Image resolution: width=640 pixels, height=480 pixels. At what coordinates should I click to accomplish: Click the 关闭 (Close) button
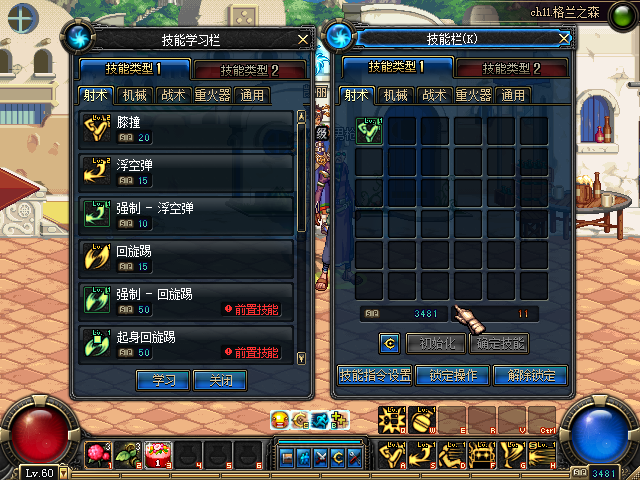pos(220,380)
